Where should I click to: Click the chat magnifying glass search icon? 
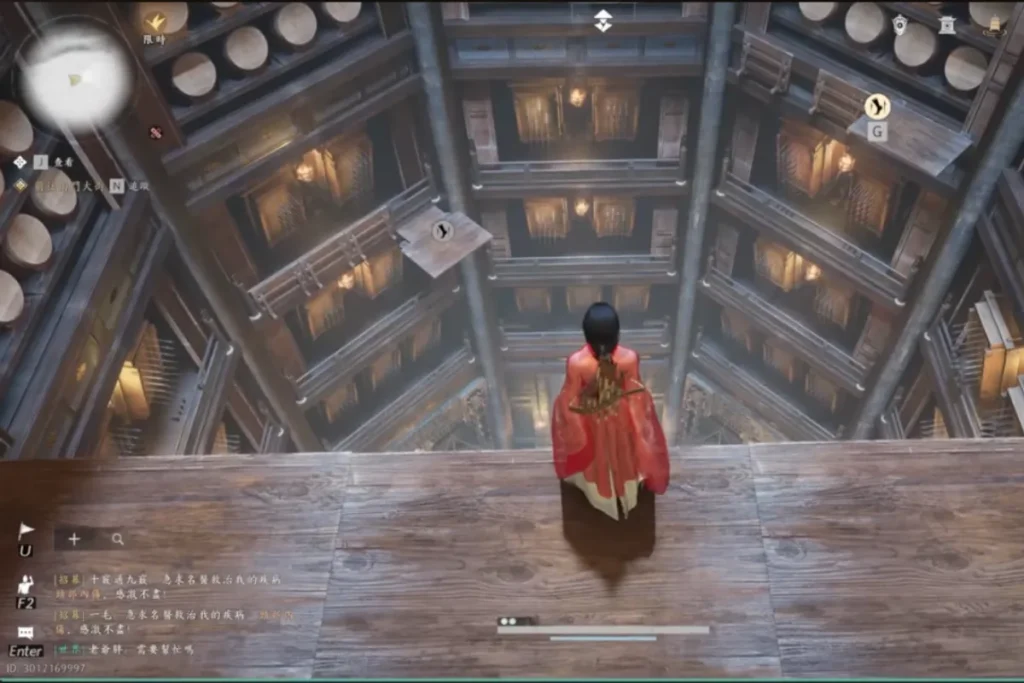click(x=118, y=539)
